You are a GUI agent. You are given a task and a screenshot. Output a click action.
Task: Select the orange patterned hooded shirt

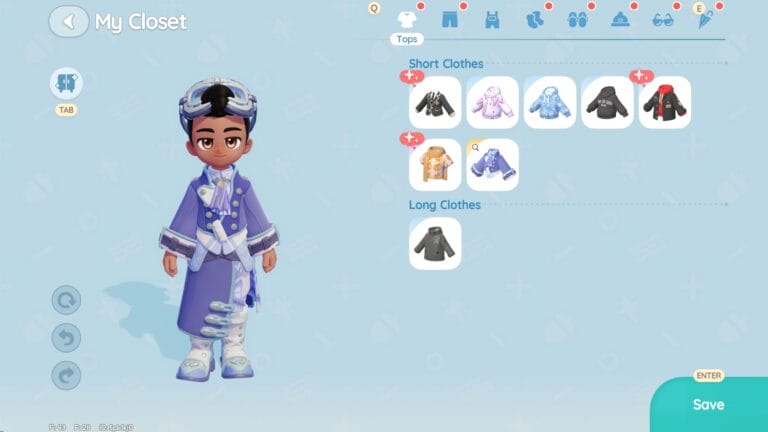[x=435, y=165]
